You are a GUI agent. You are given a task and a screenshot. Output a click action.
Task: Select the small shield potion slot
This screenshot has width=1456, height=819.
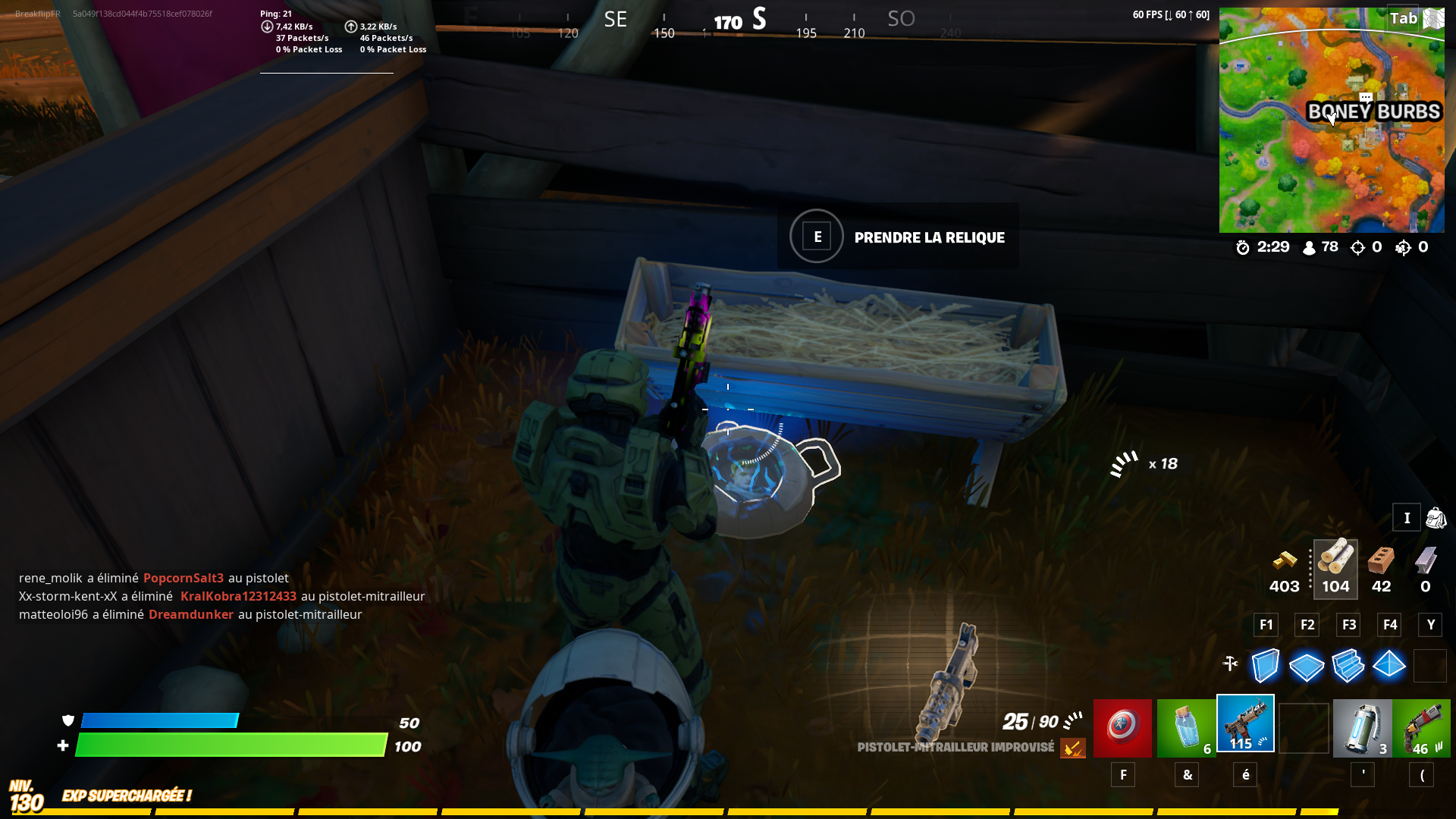[x=1186, y=726]
